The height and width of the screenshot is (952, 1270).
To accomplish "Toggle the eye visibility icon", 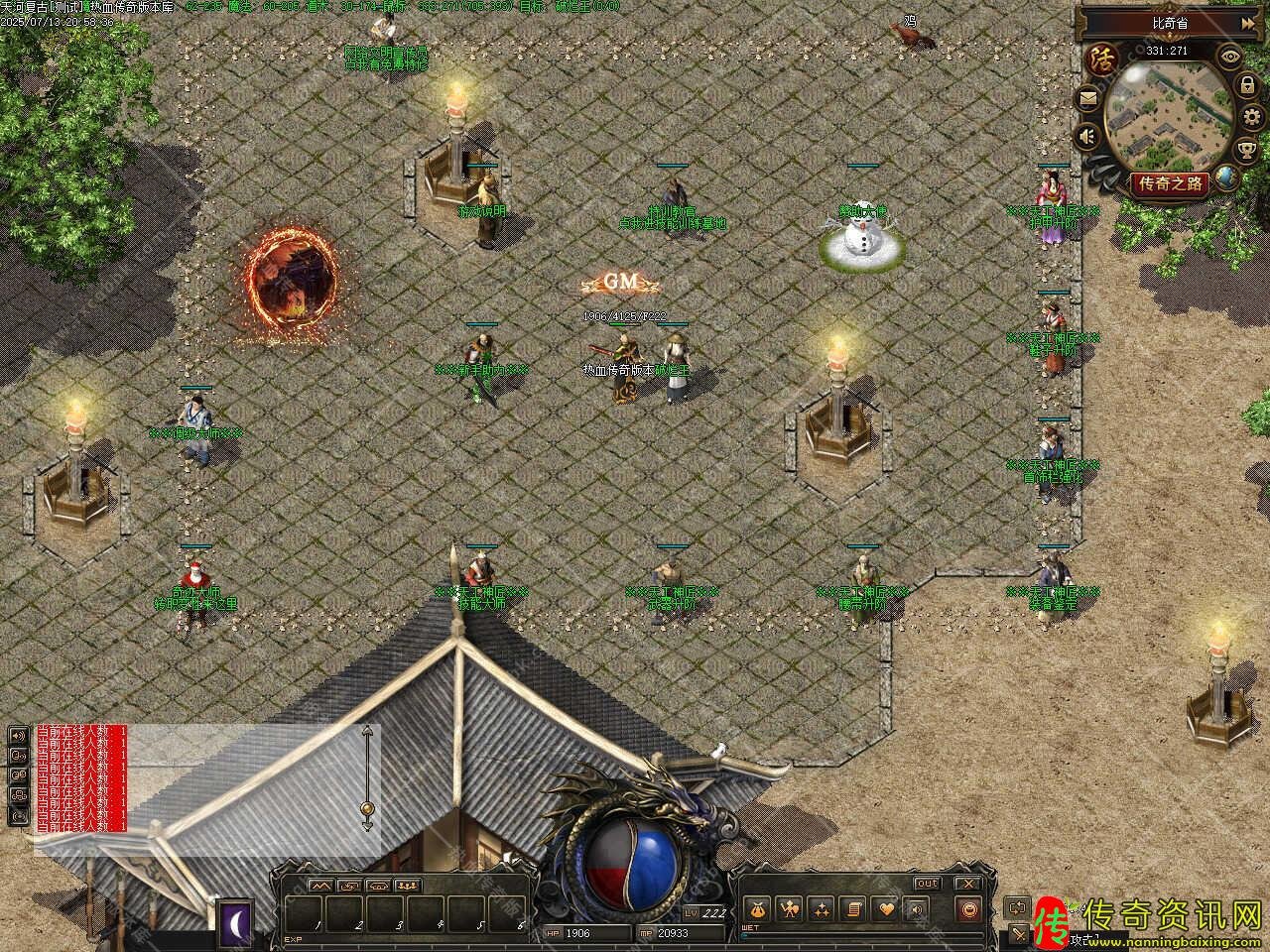I will coord(1231,56).
